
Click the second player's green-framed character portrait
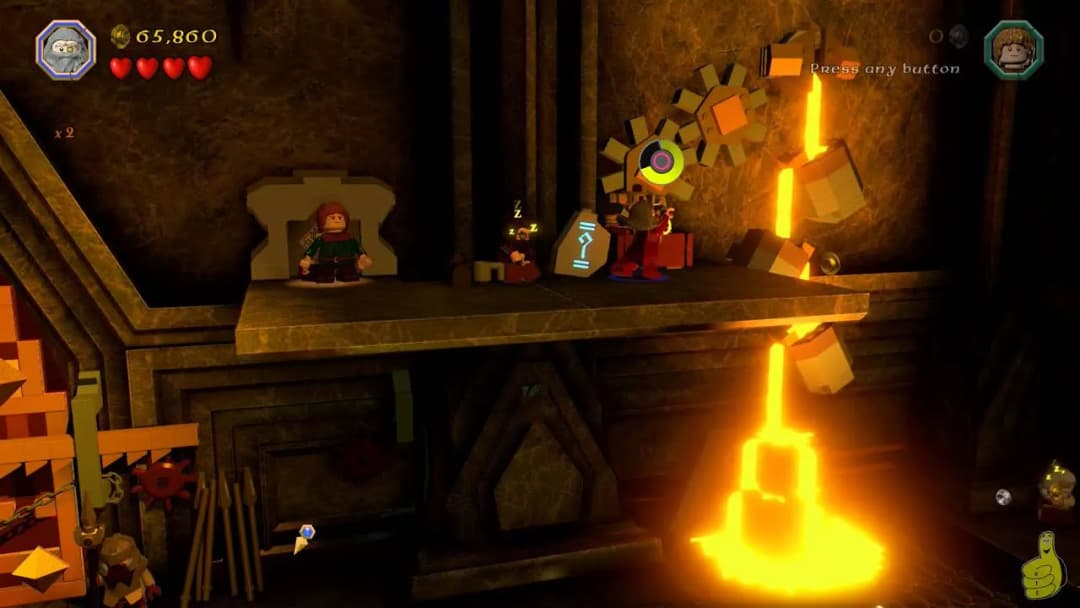[1013, 49]
